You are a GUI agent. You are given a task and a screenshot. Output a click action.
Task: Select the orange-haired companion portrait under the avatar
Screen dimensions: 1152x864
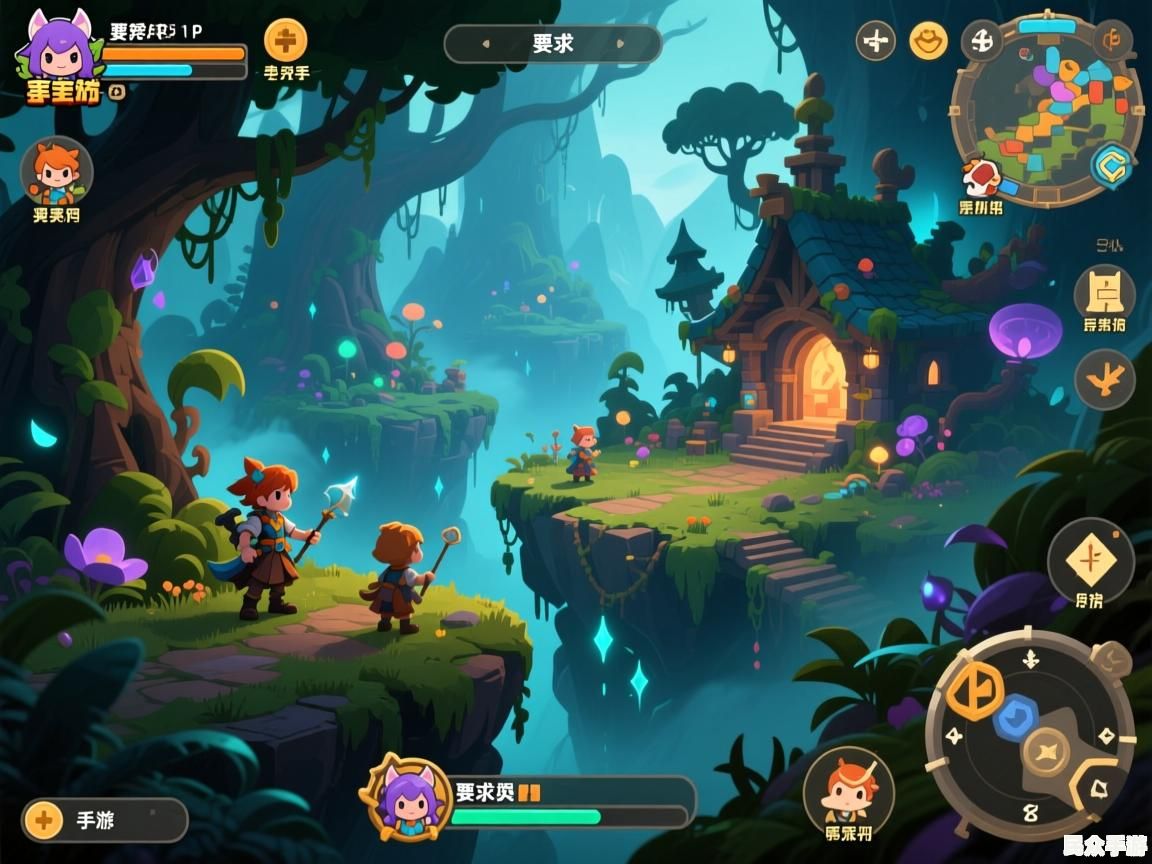click(56, 172)
